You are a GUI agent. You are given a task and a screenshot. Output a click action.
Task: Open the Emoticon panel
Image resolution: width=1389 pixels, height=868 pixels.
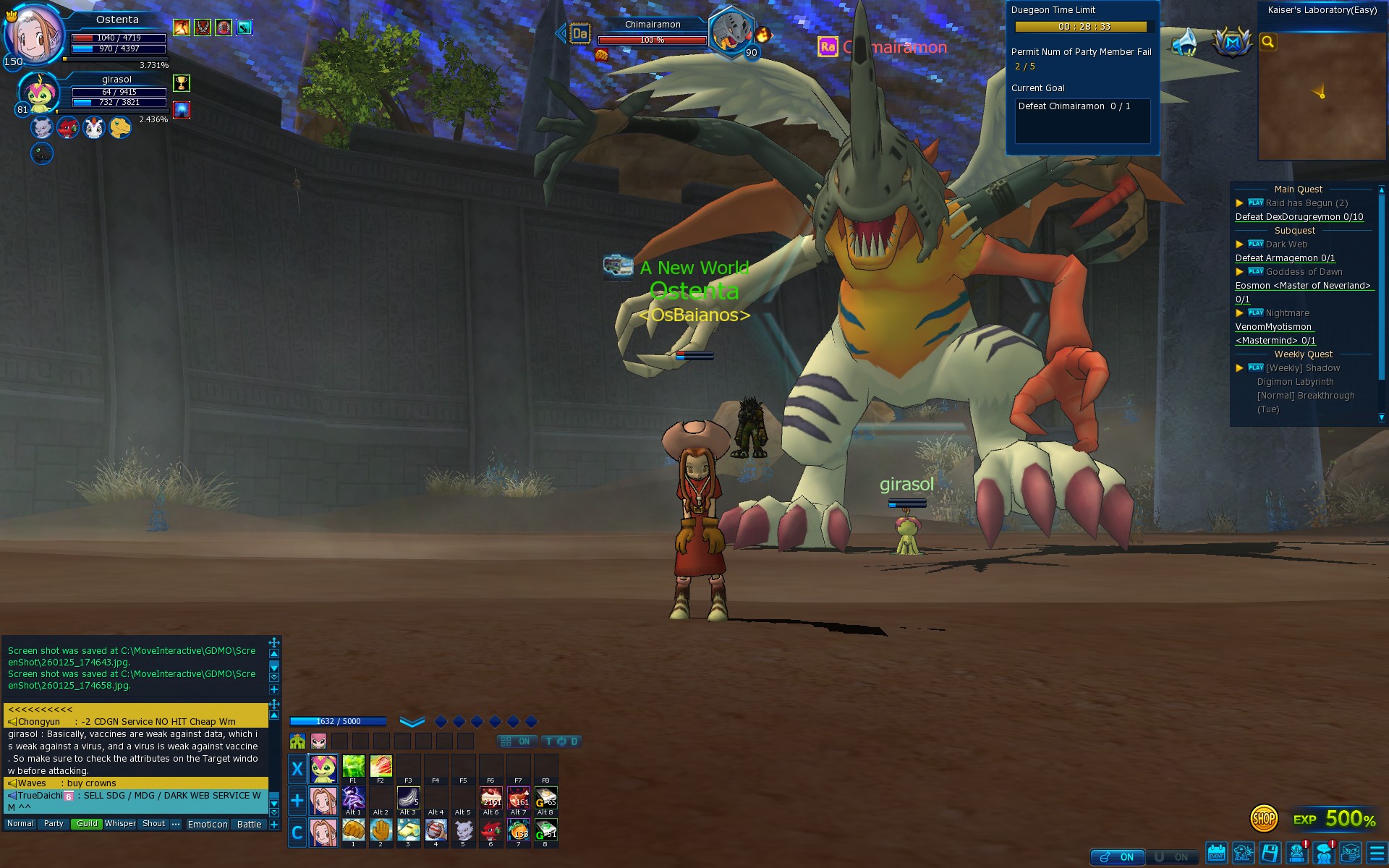click(x=208, y=825)
